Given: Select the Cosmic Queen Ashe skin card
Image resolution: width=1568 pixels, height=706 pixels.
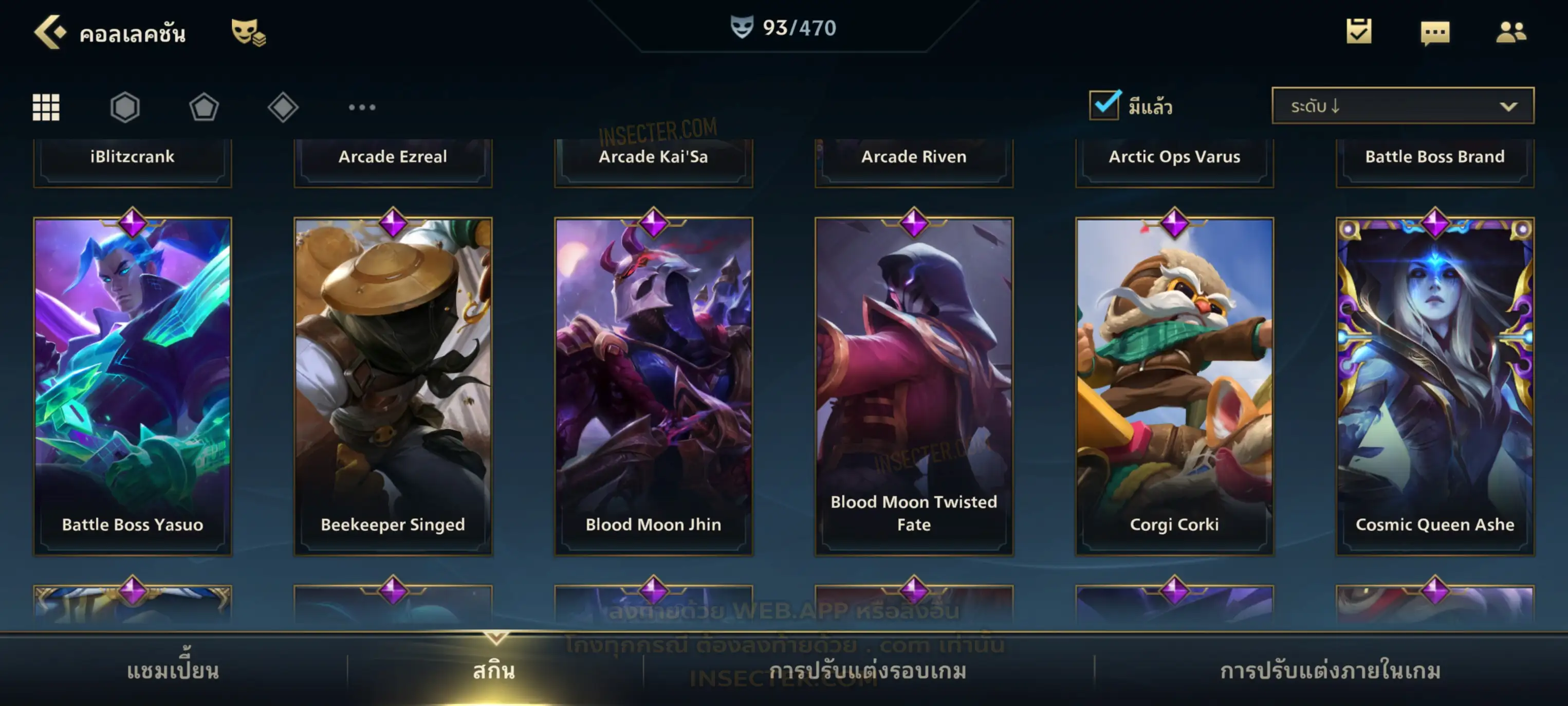Looking at the screenshot, I should 1435,386.
